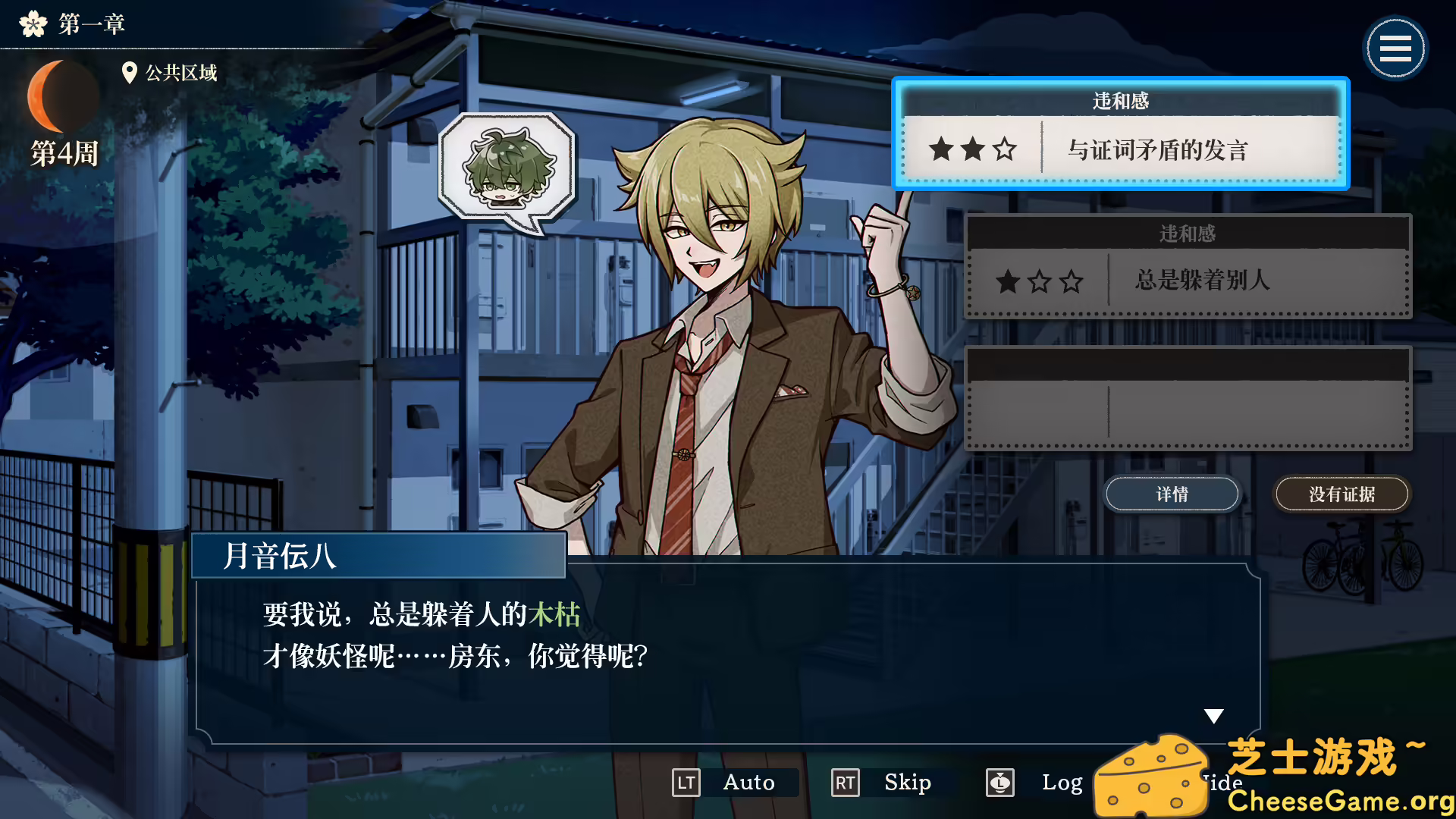Click the 第一章 chapter label
This screenshot has height=819, width=1456.
[x=90, y=24]
